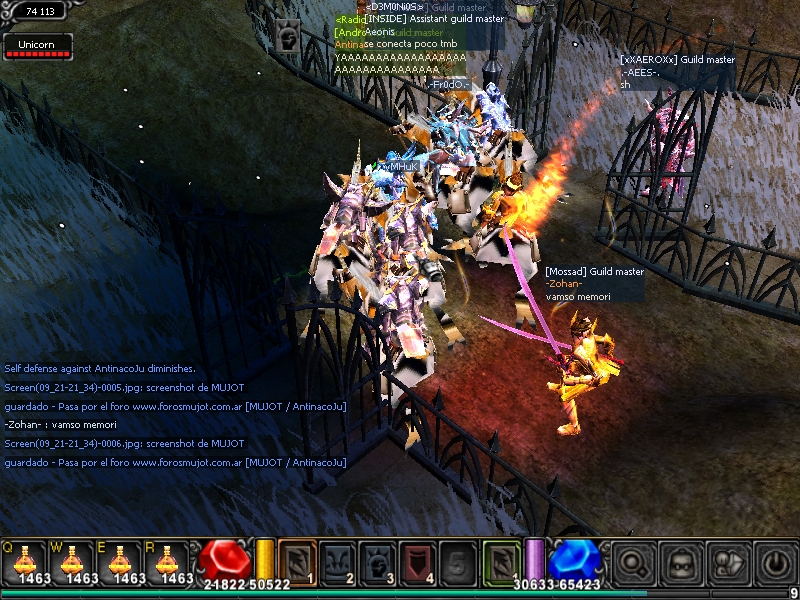Open the character and community button
The height and width of the screenshot is (600, 800).
pos(727,562)
